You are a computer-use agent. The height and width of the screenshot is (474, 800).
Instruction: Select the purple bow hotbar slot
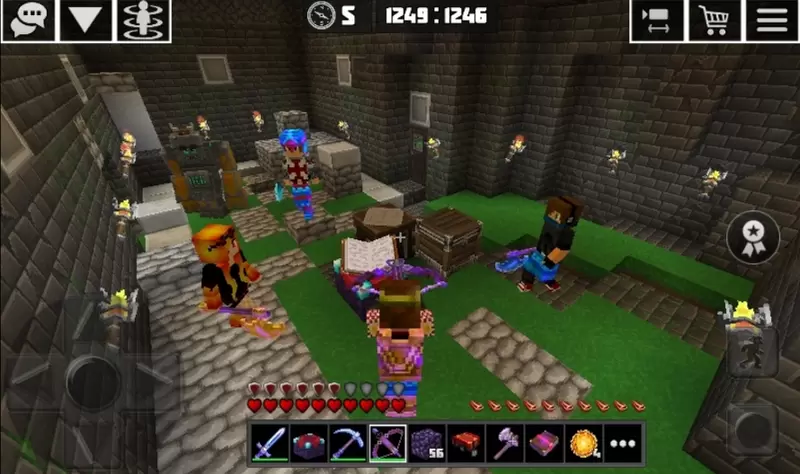pos(385,441)
